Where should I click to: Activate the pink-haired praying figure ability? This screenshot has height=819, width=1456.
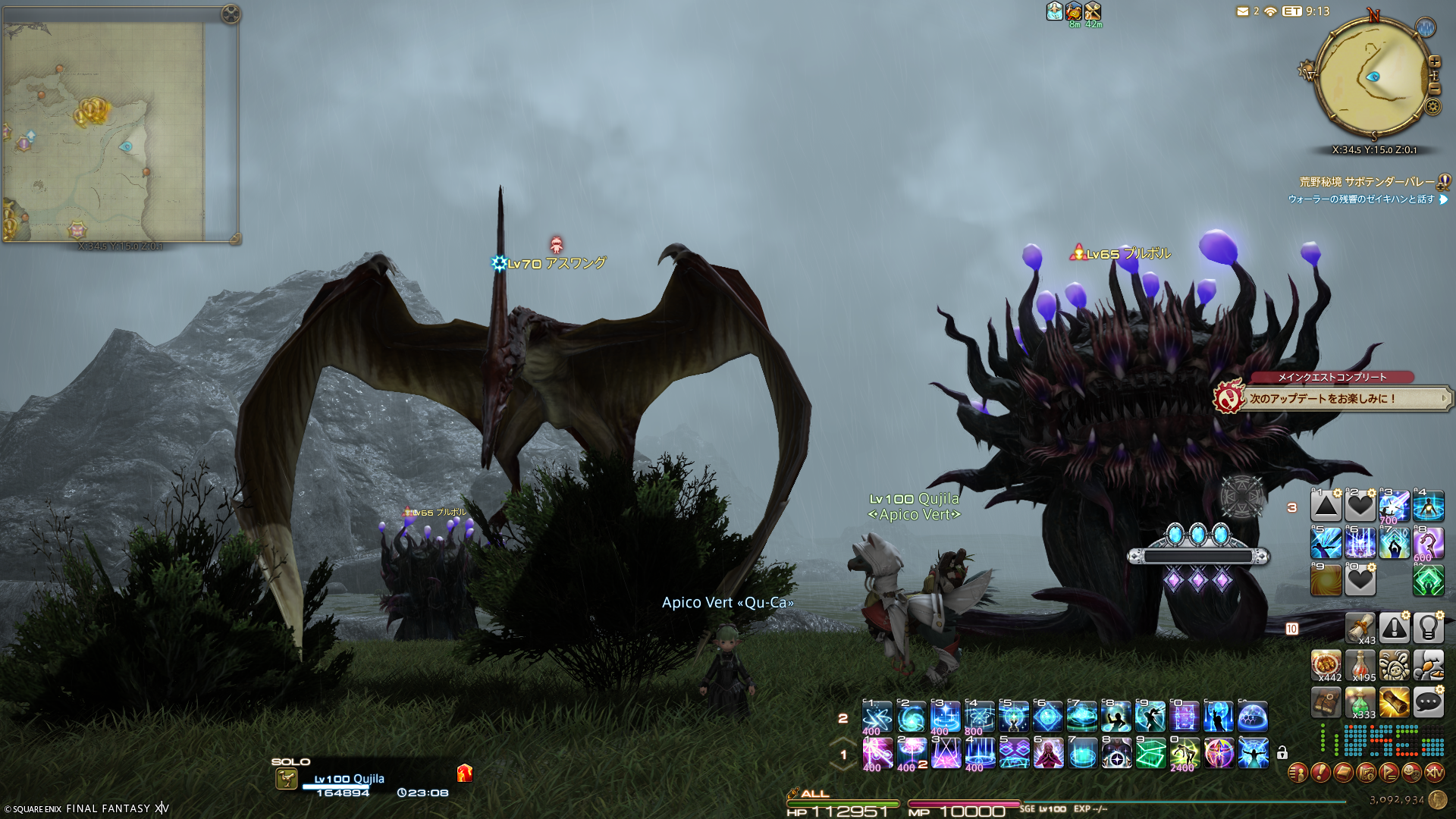[1048, 754]
